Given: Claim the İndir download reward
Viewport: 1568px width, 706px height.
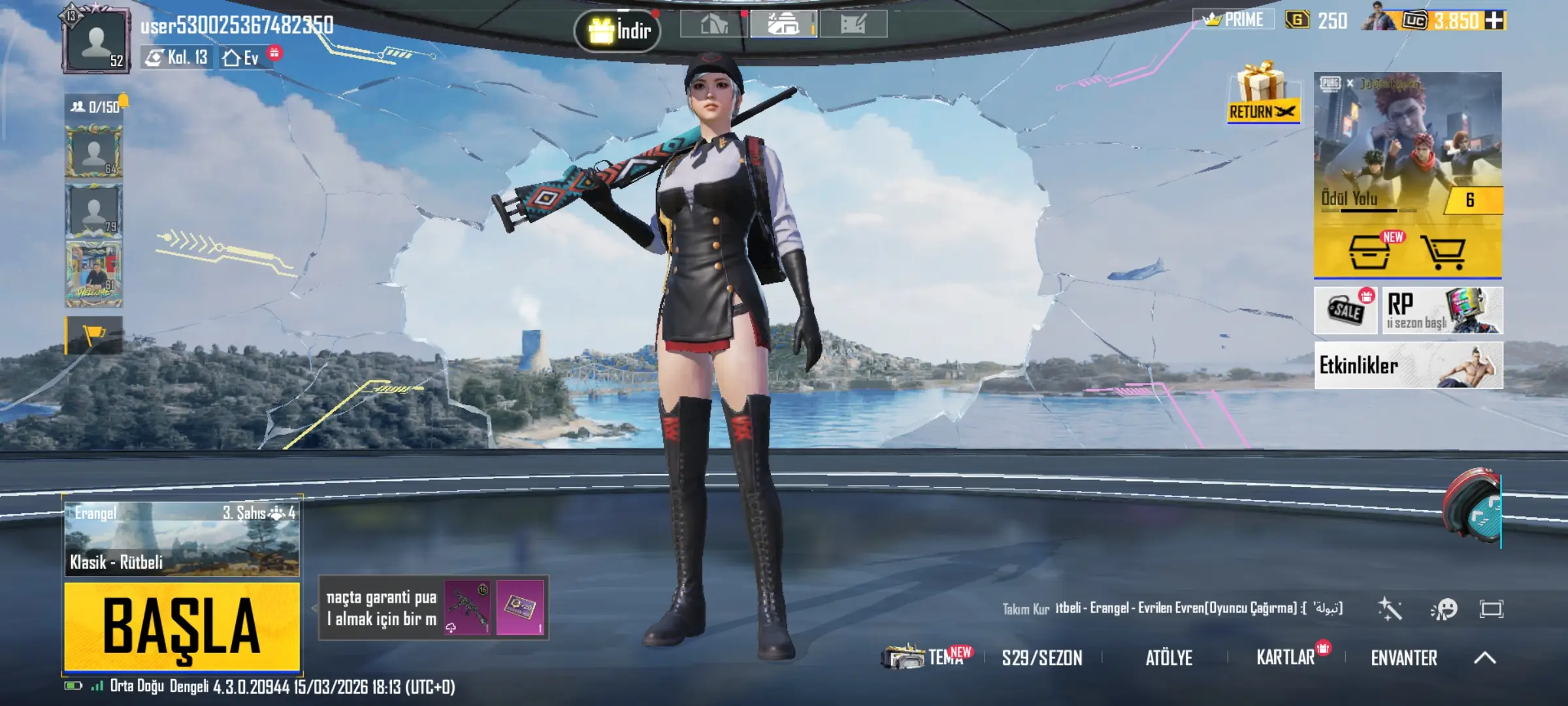Looking at the screenshot, I should point(617,30).
